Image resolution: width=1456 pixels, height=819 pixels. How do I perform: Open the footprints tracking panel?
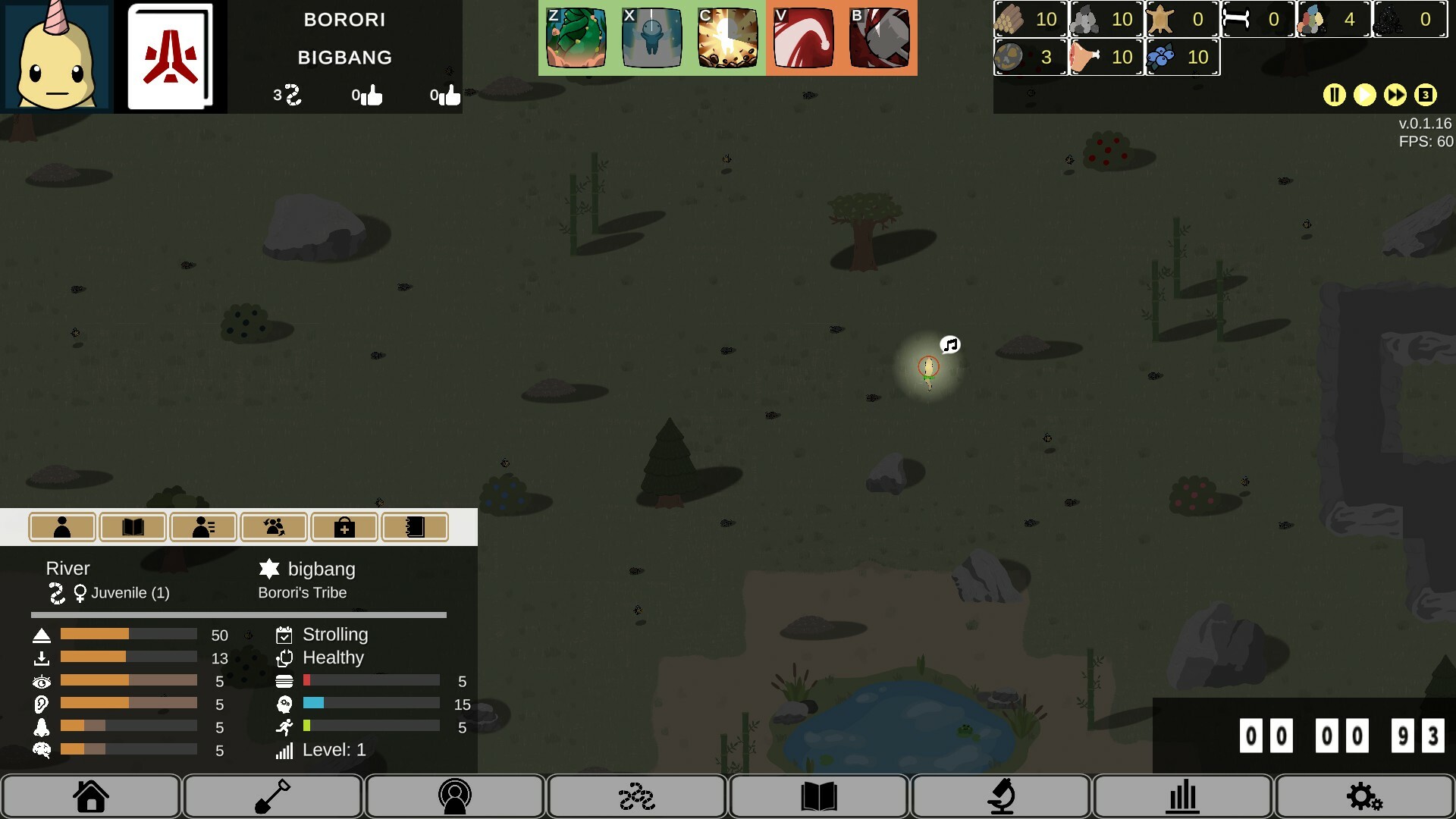pos(636,796)
